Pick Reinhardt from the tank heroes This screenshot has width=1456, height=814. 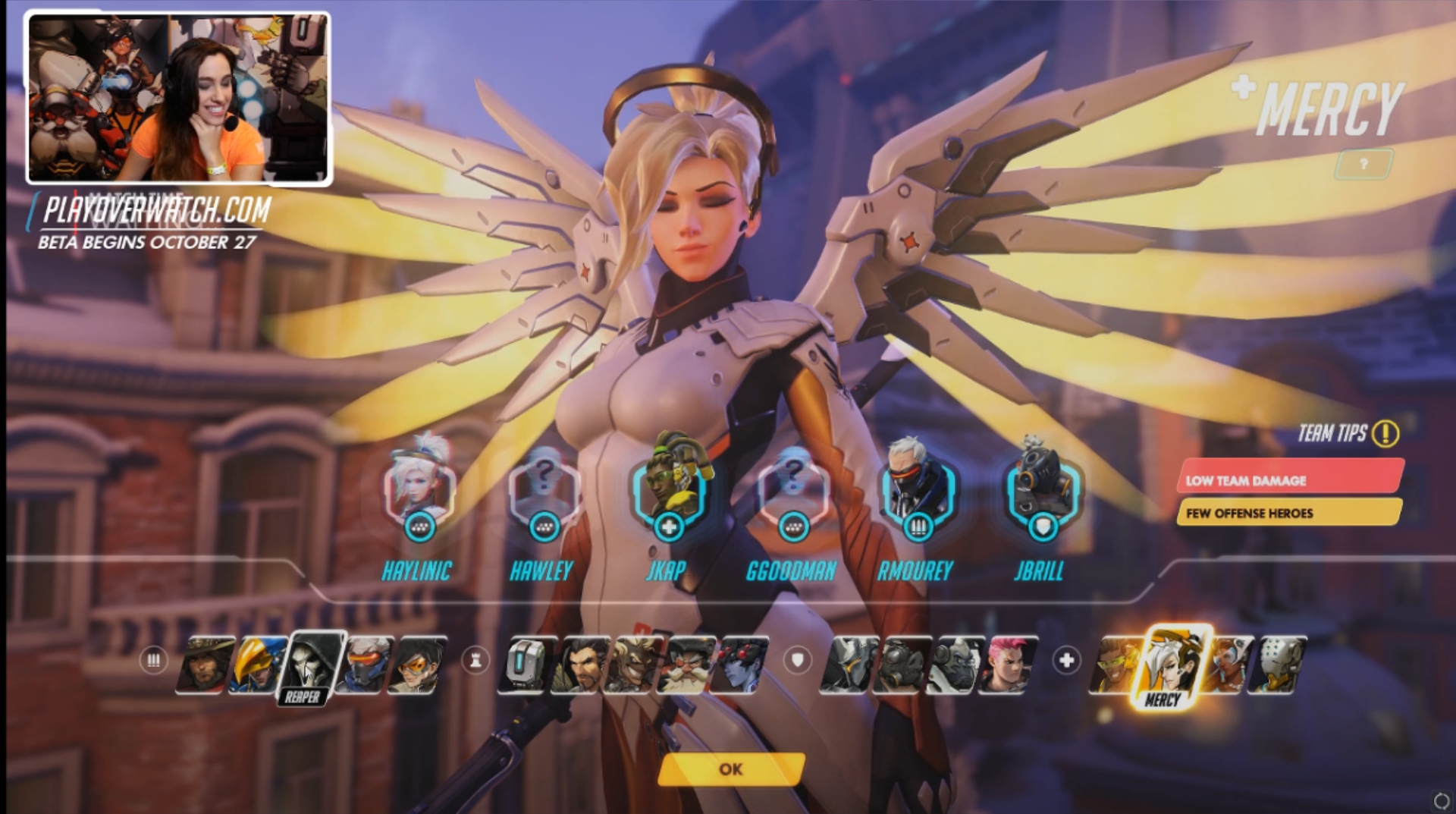click(x=849, y=665)
